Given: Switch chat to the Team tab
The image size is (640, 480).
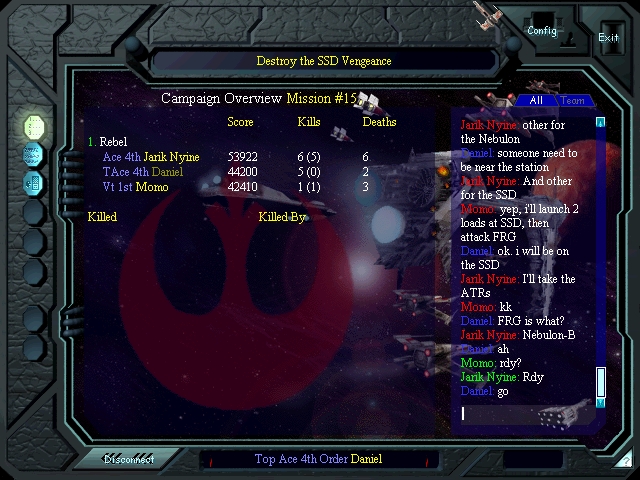Looking at the screenshot, I should [572, 101].
